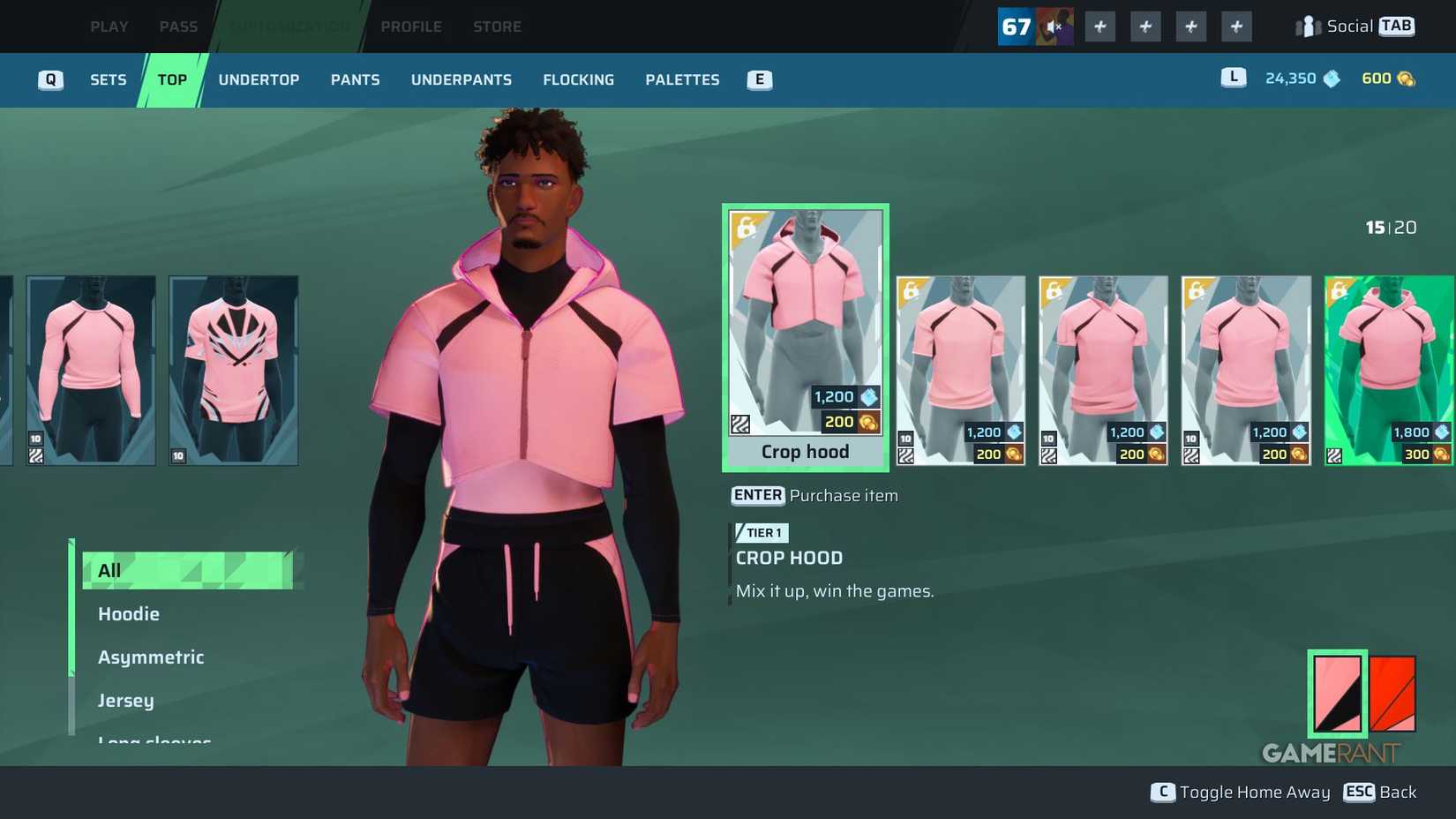Toggle Home Away with the C option
Viewport: 1456px width, 819px height.
pos(1240,792)
